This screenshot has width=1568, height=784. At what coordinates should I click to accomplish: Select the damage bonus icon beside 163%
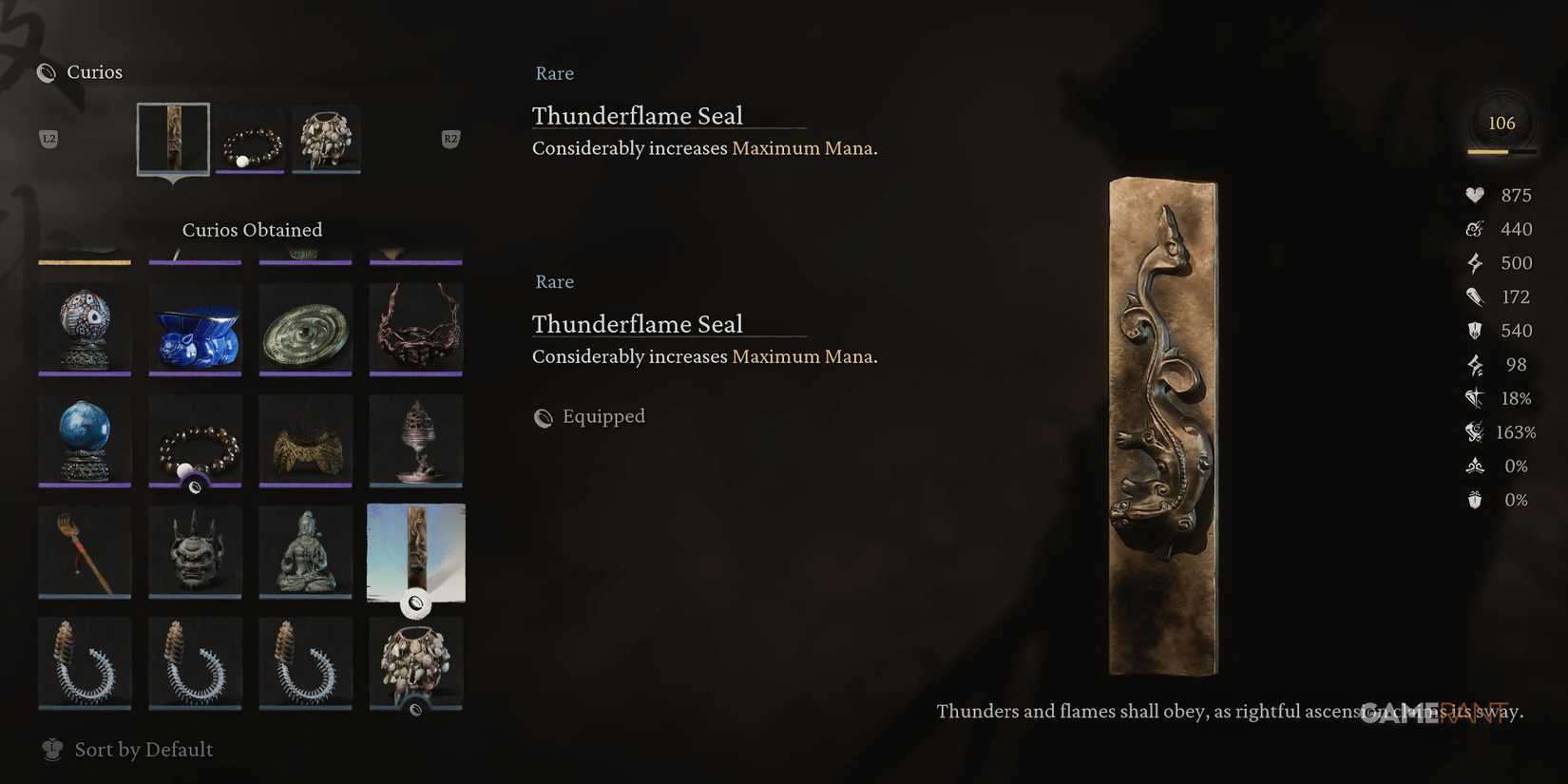coord(1475,431)
